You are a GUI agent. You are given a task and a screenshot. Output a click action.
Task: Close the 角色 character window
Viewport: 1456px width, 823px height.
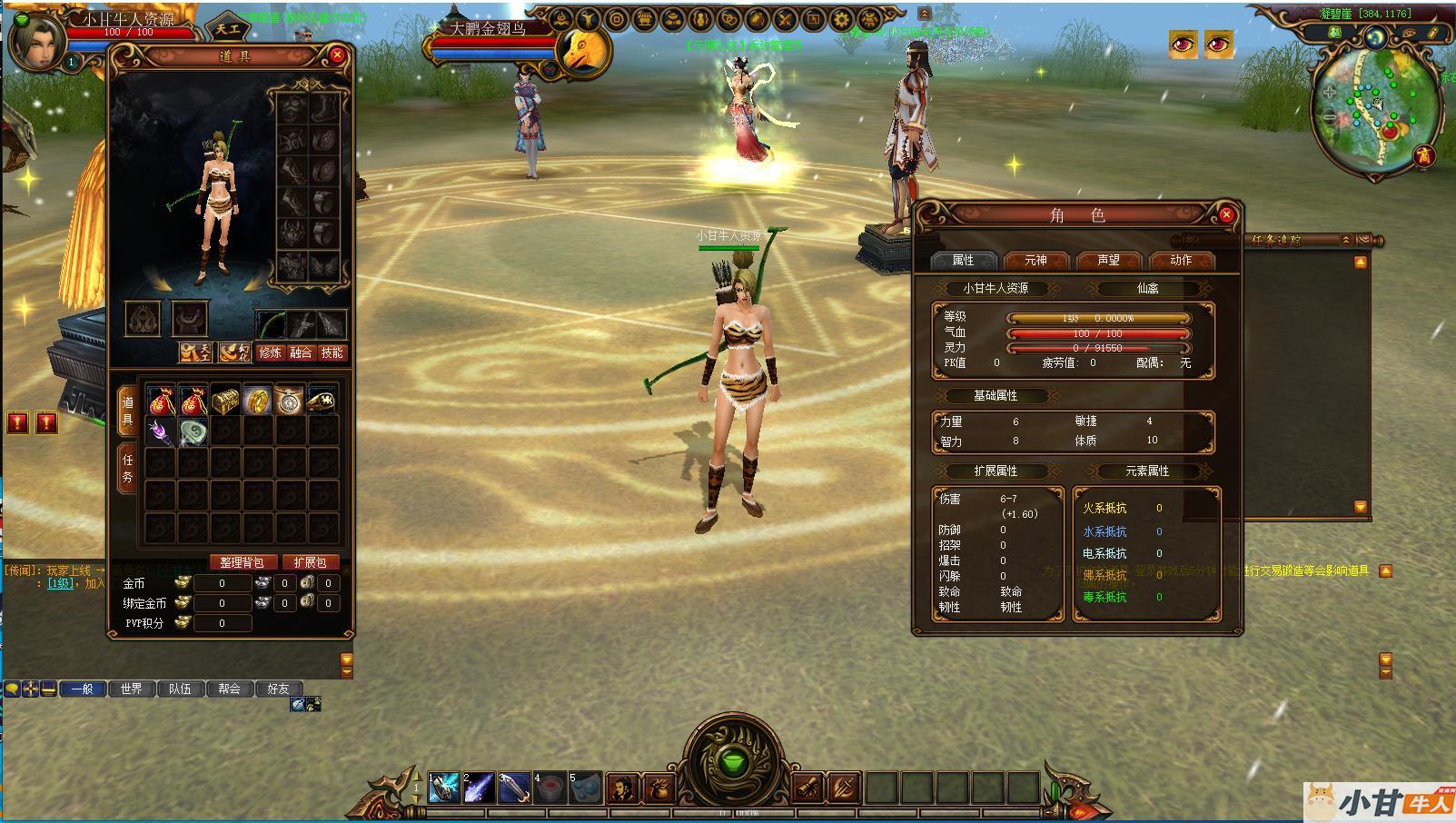click(1226, 215)
